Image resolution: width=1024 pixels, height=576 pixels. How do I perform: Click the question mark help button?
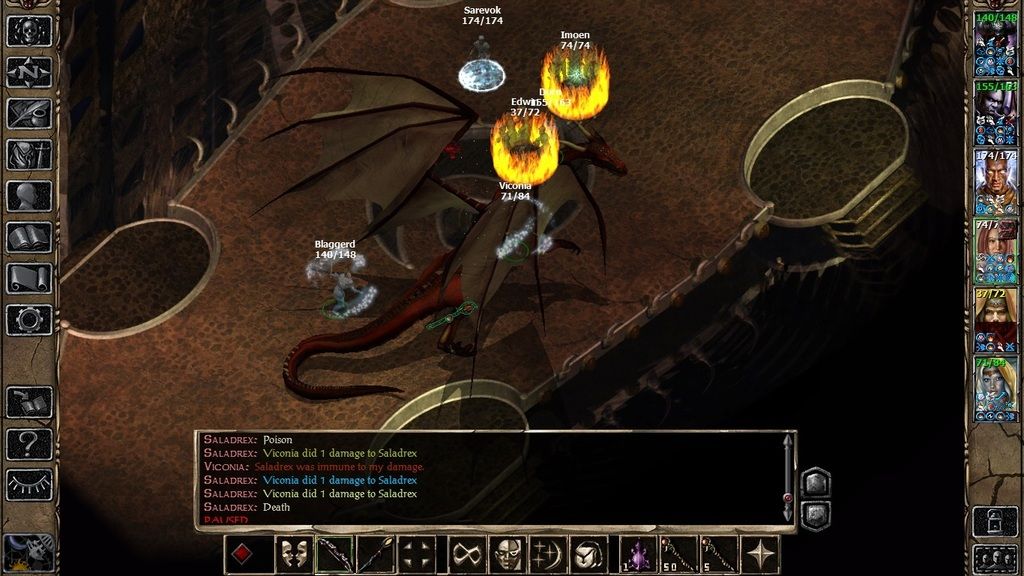pos(29,443)
